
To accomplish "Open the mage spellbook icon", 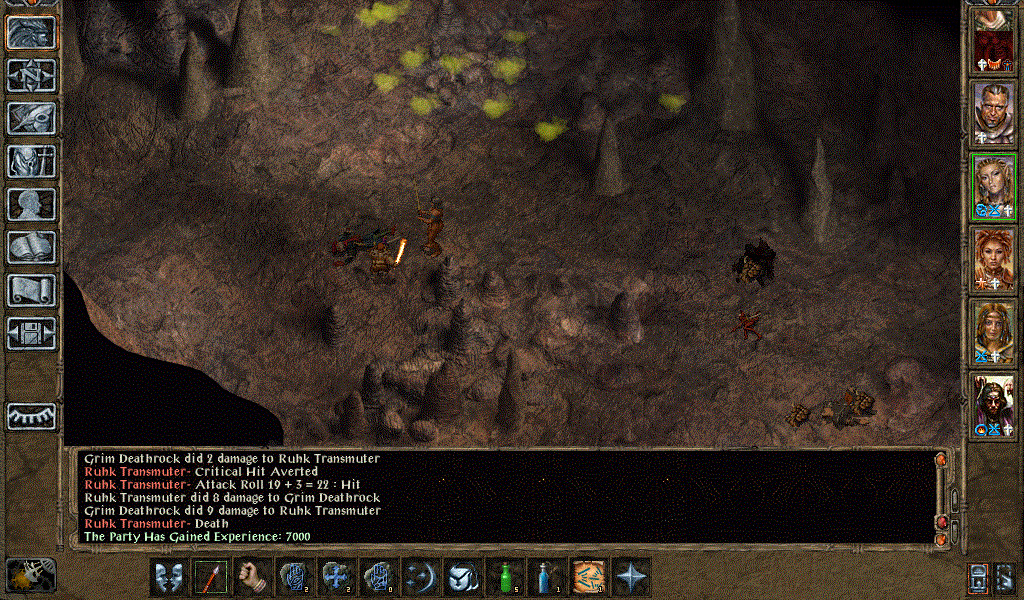I will point(32,247).
